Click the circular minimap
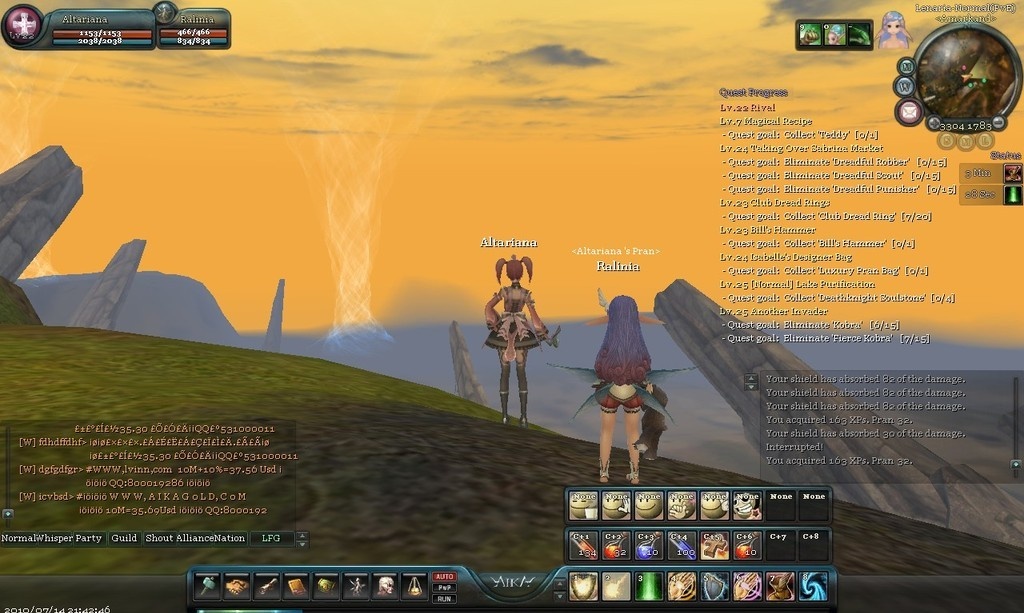 pos(966,72)
